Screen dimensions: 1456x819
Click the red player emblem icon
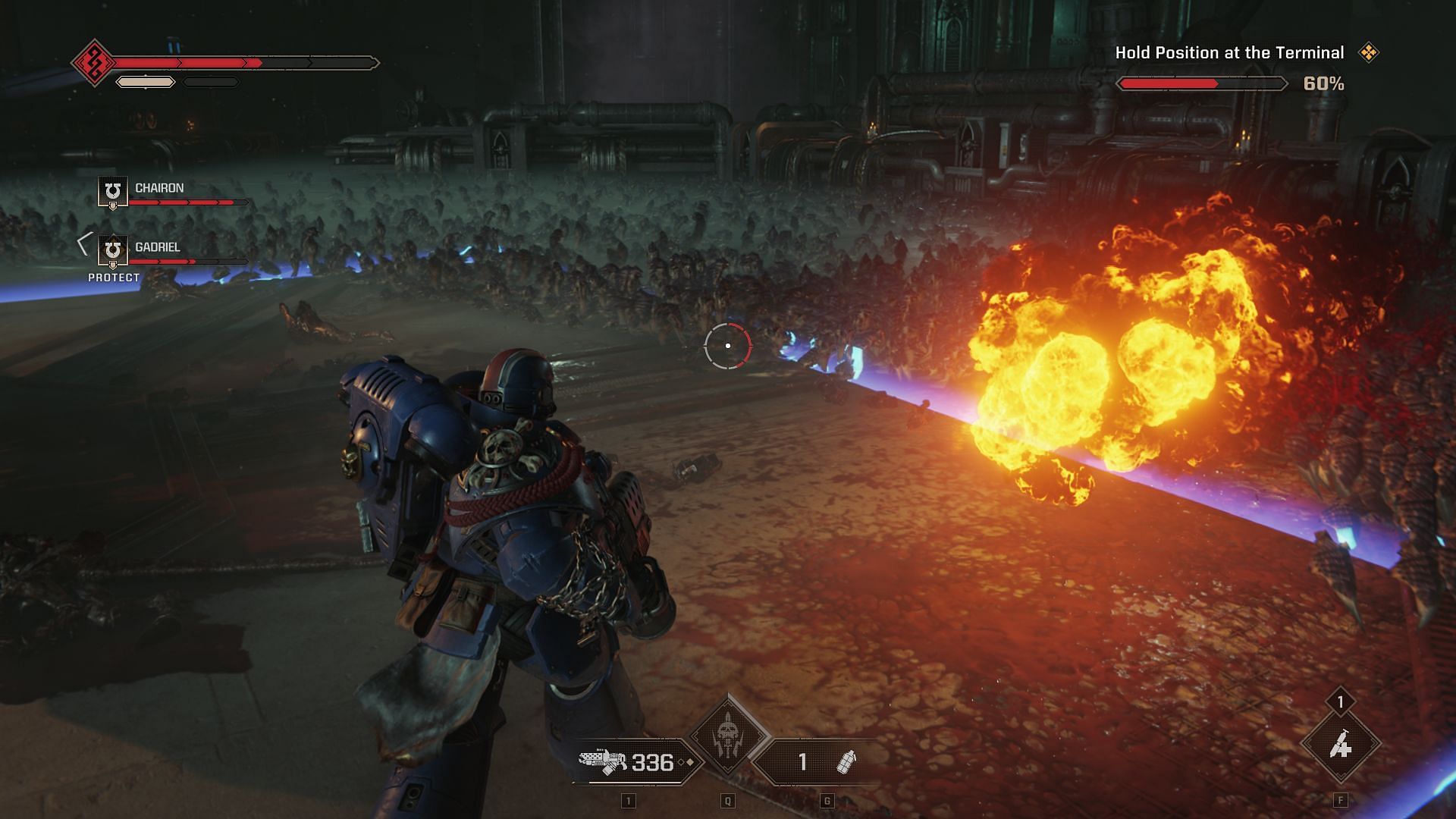94,63
